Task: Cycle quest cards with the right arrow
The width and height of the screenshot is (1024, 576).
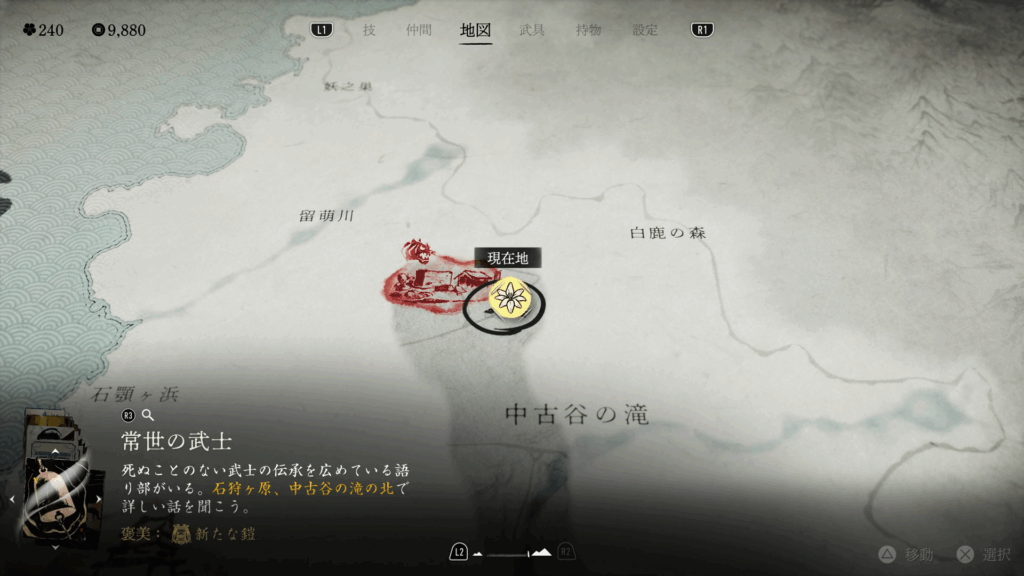Action: [98, 498]
